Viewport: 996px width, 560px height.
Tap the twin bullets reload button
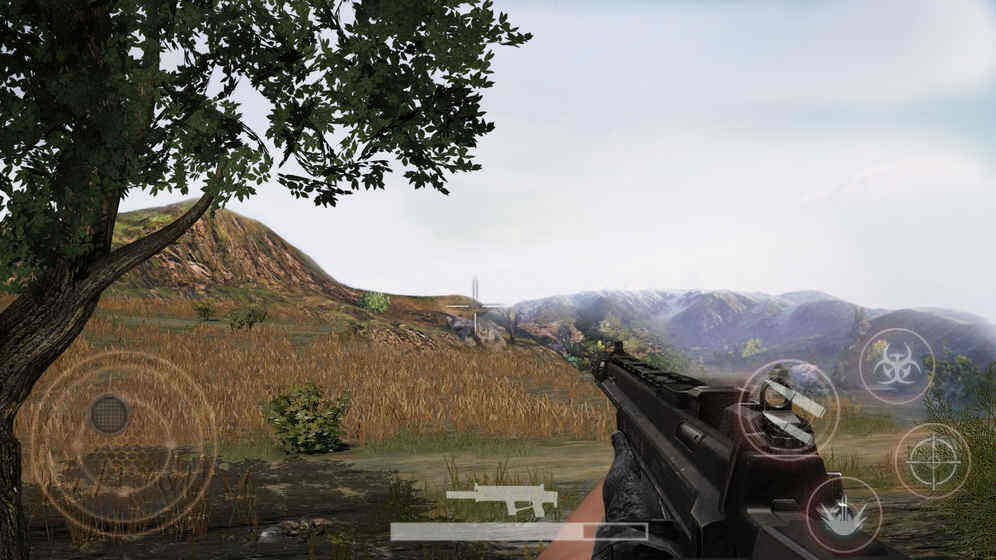coord(789,408)
